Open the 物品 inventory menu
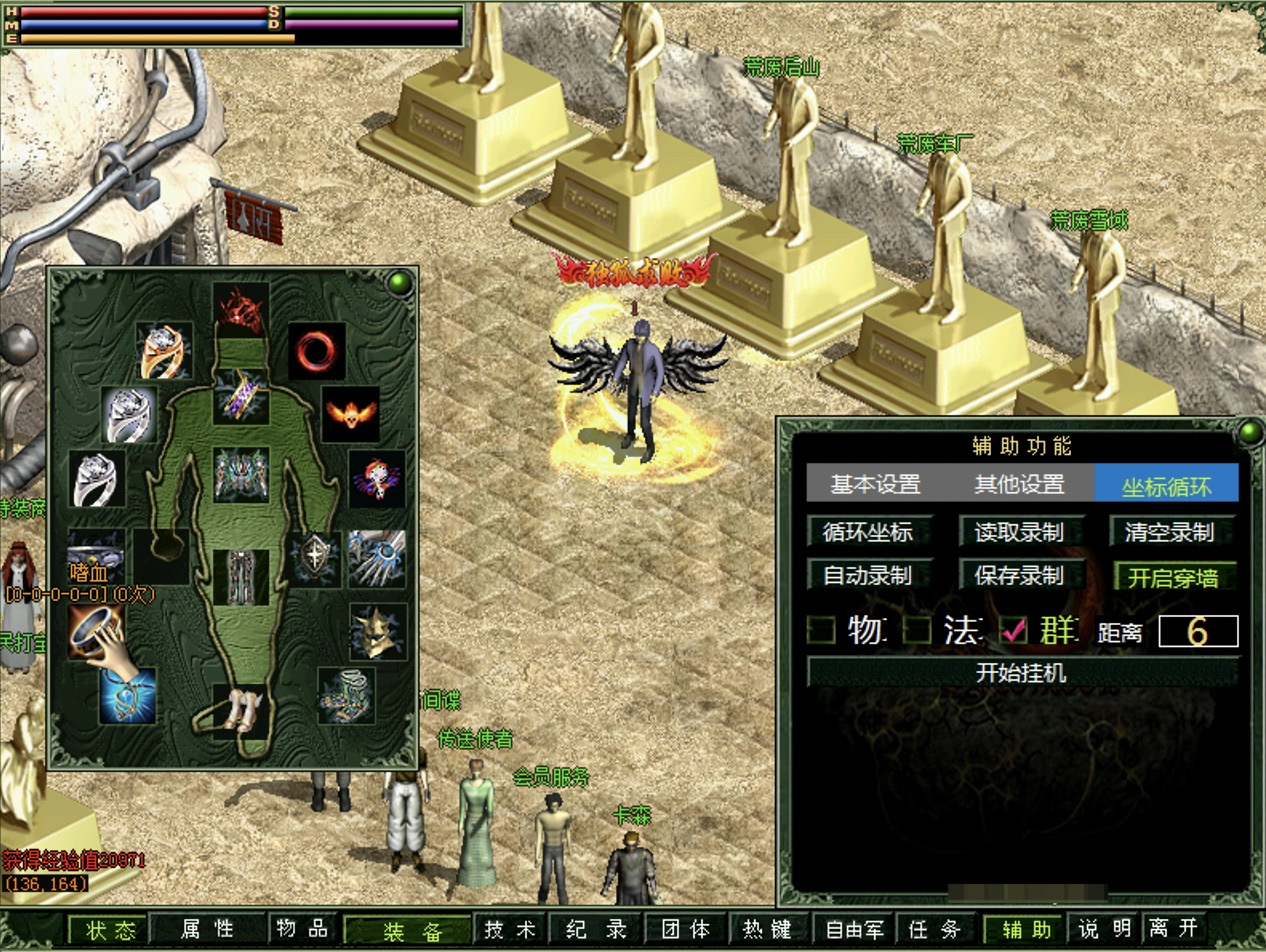The height and width of the screenshot is (952, 1266). tap(301, 929)
